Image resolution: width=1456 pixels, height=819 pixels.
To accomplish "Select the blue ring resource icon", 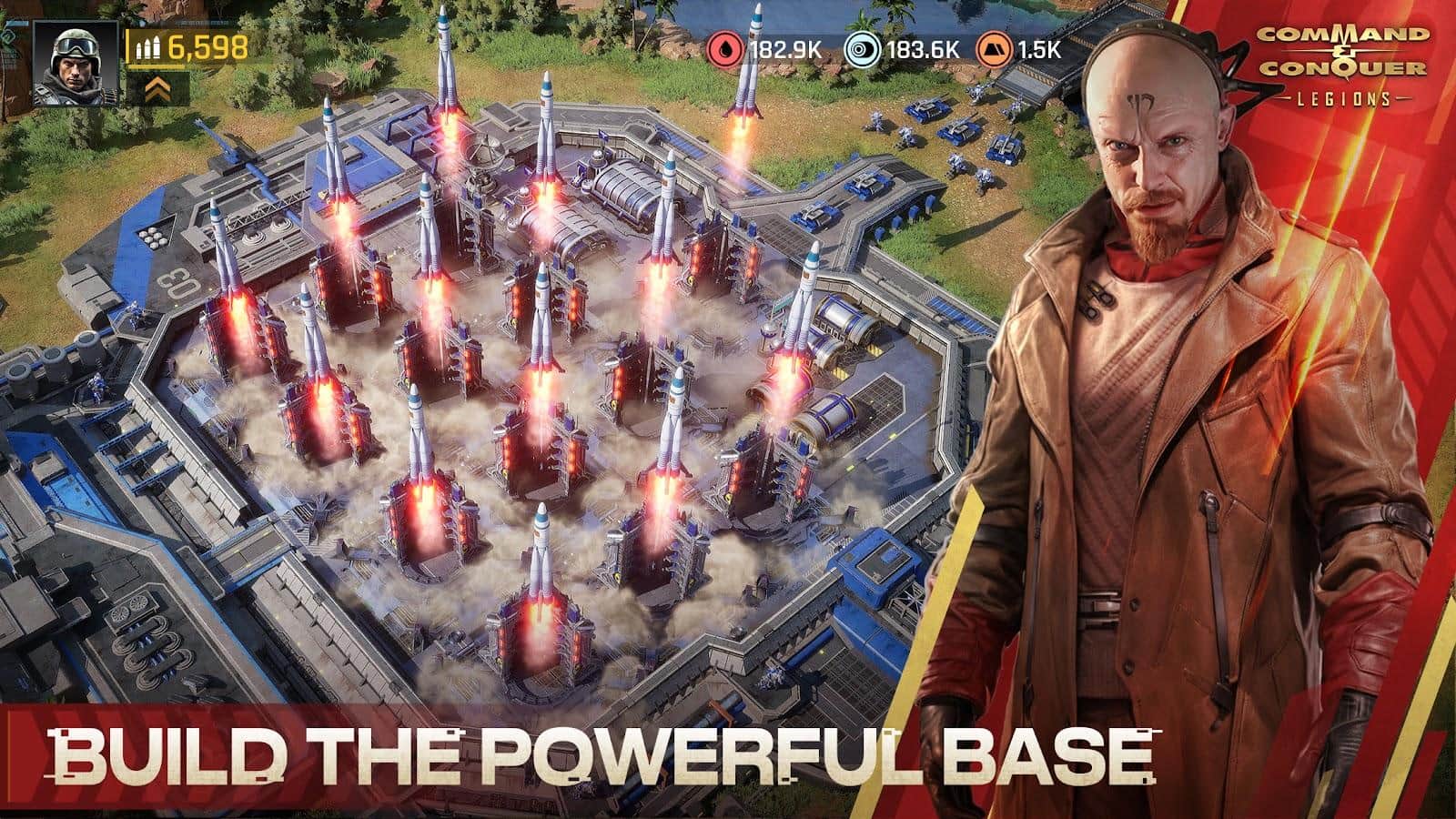I will point(861,49).
